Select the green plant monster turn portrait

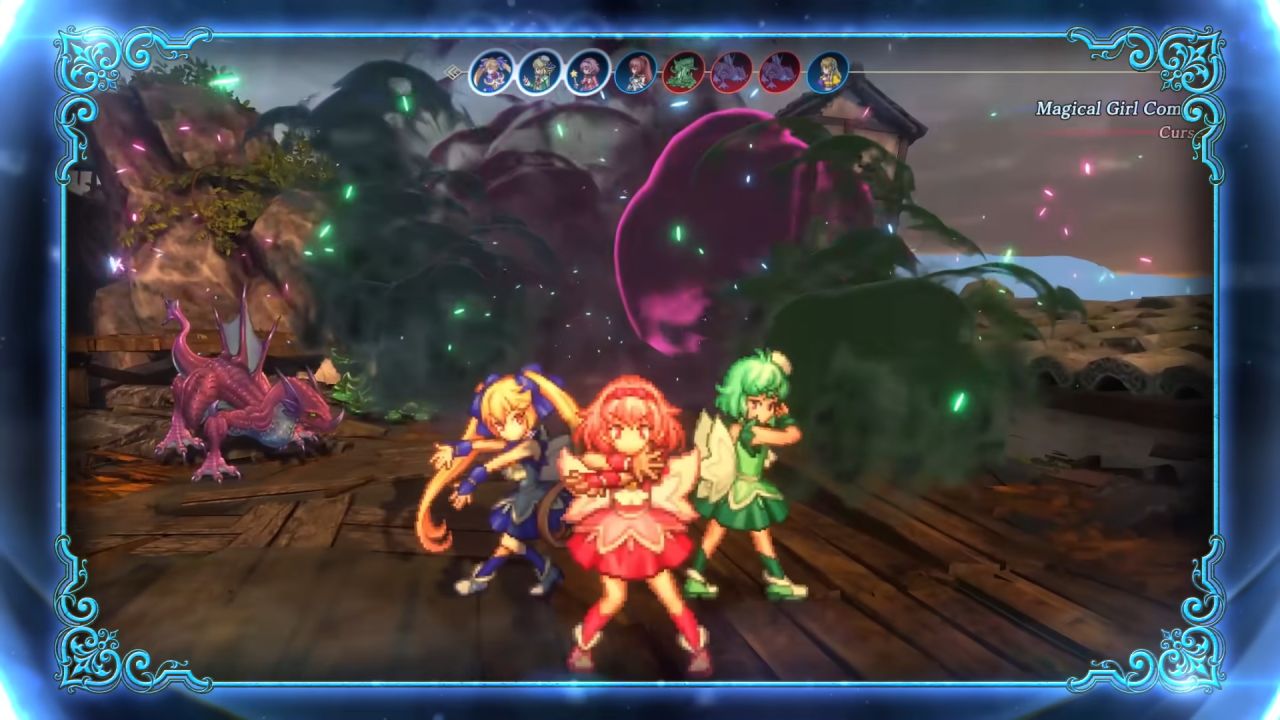[x=684, y=72]
